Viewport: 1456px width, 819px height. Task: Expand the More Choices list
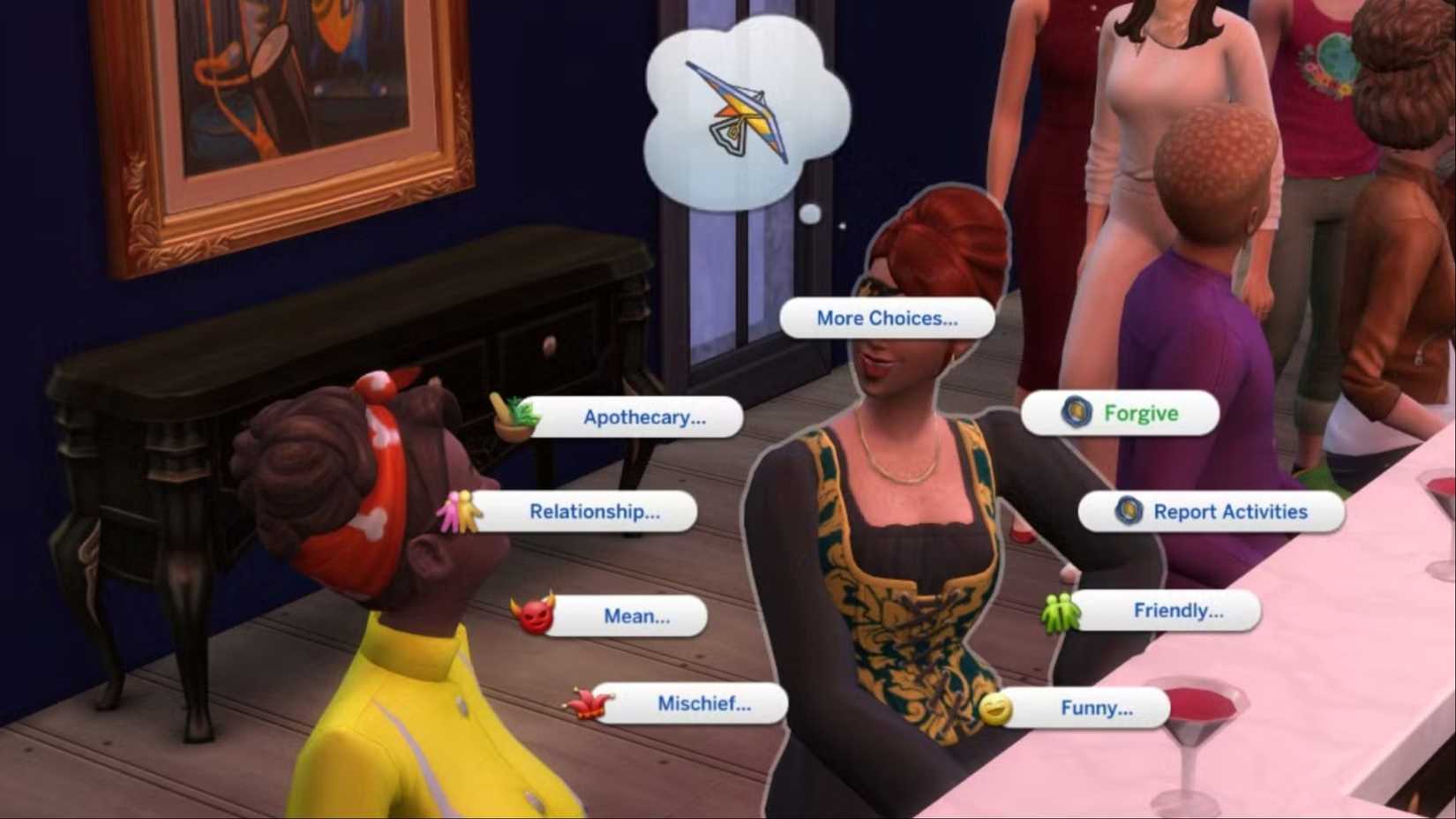click(x=886, y=318)
